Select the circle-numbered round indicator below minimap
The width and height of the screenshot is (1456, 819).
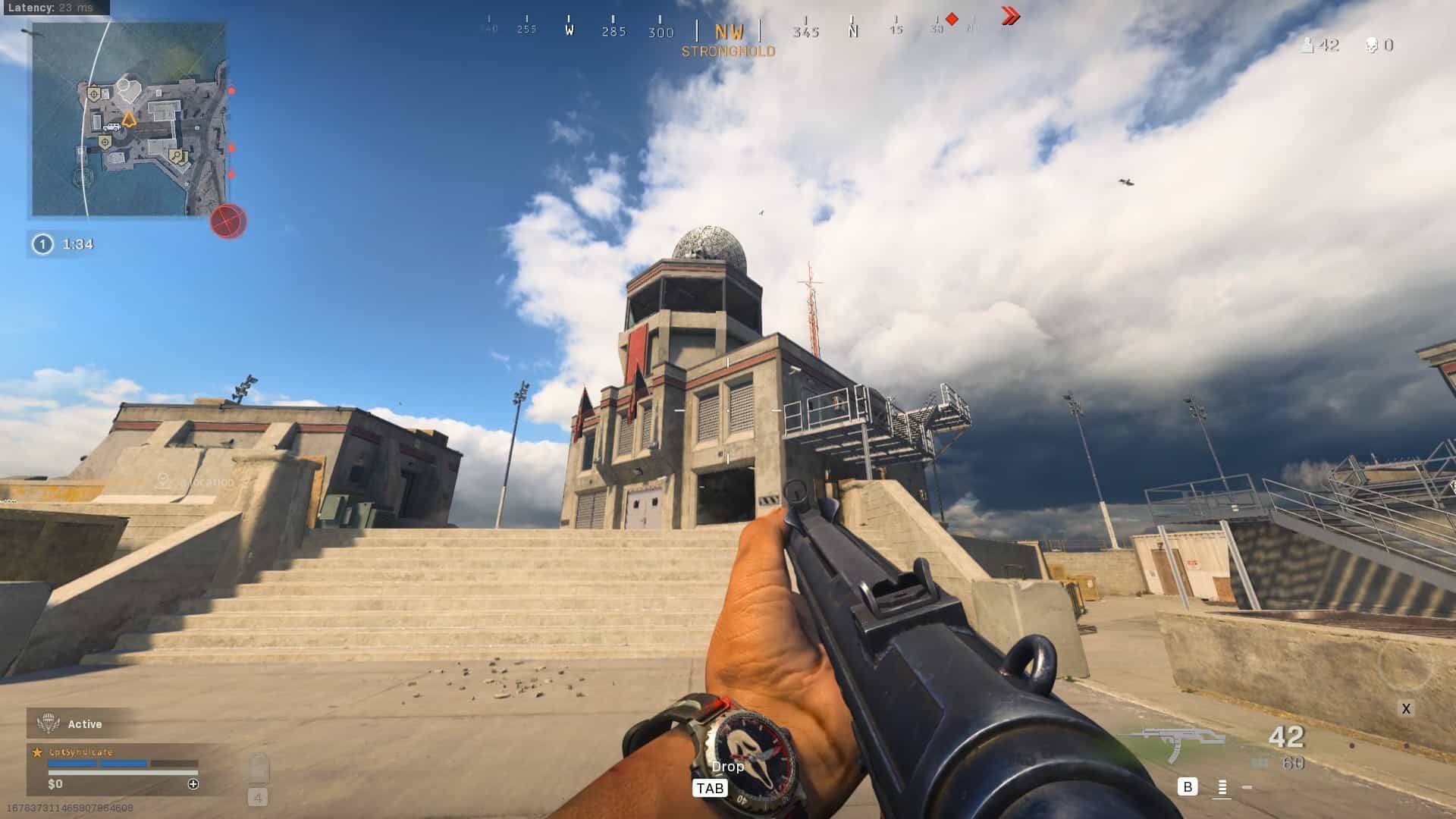[43, 244]
